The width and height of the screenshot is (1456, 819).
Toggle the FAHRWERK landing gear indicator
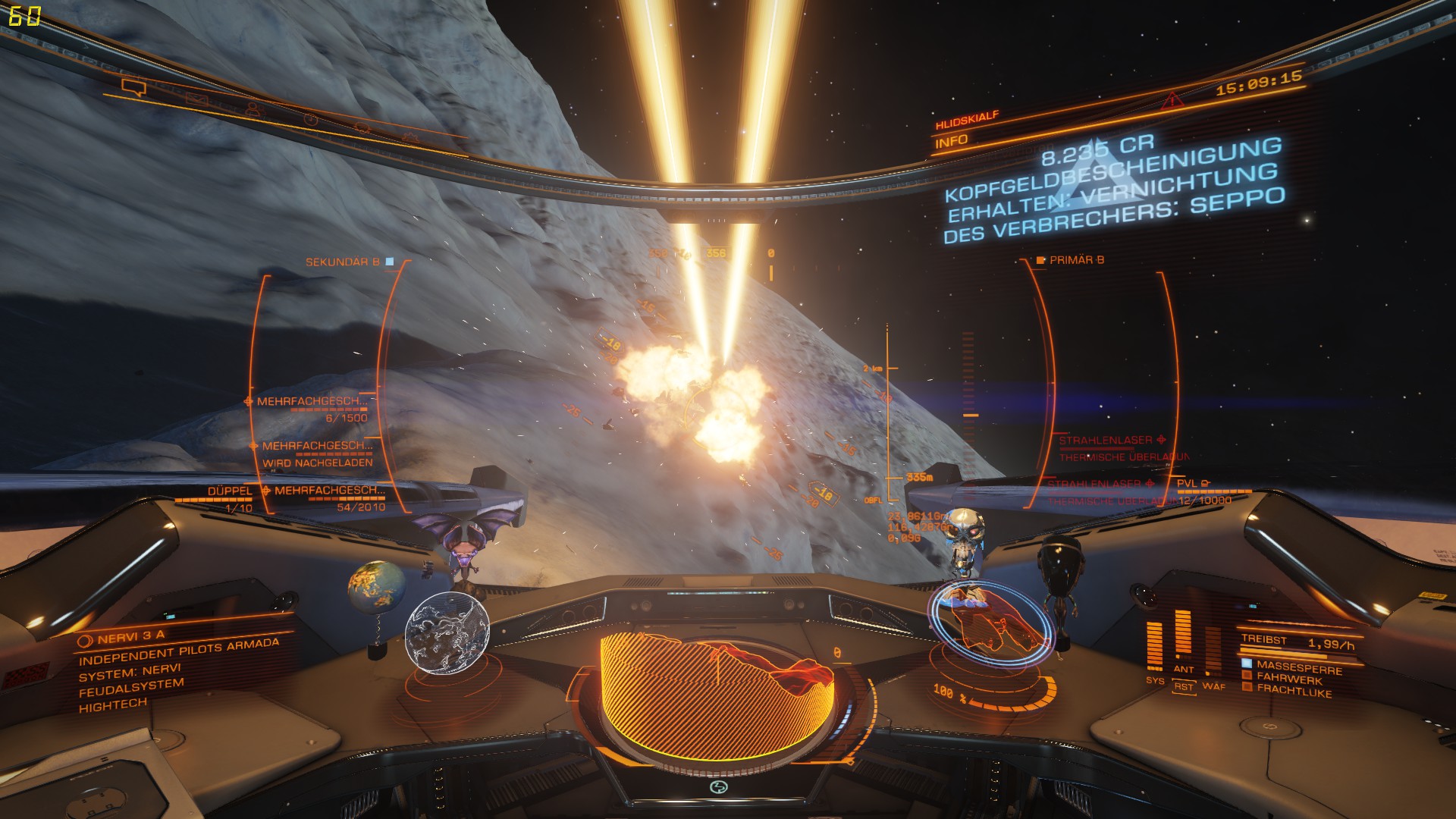coord(1288,679)
